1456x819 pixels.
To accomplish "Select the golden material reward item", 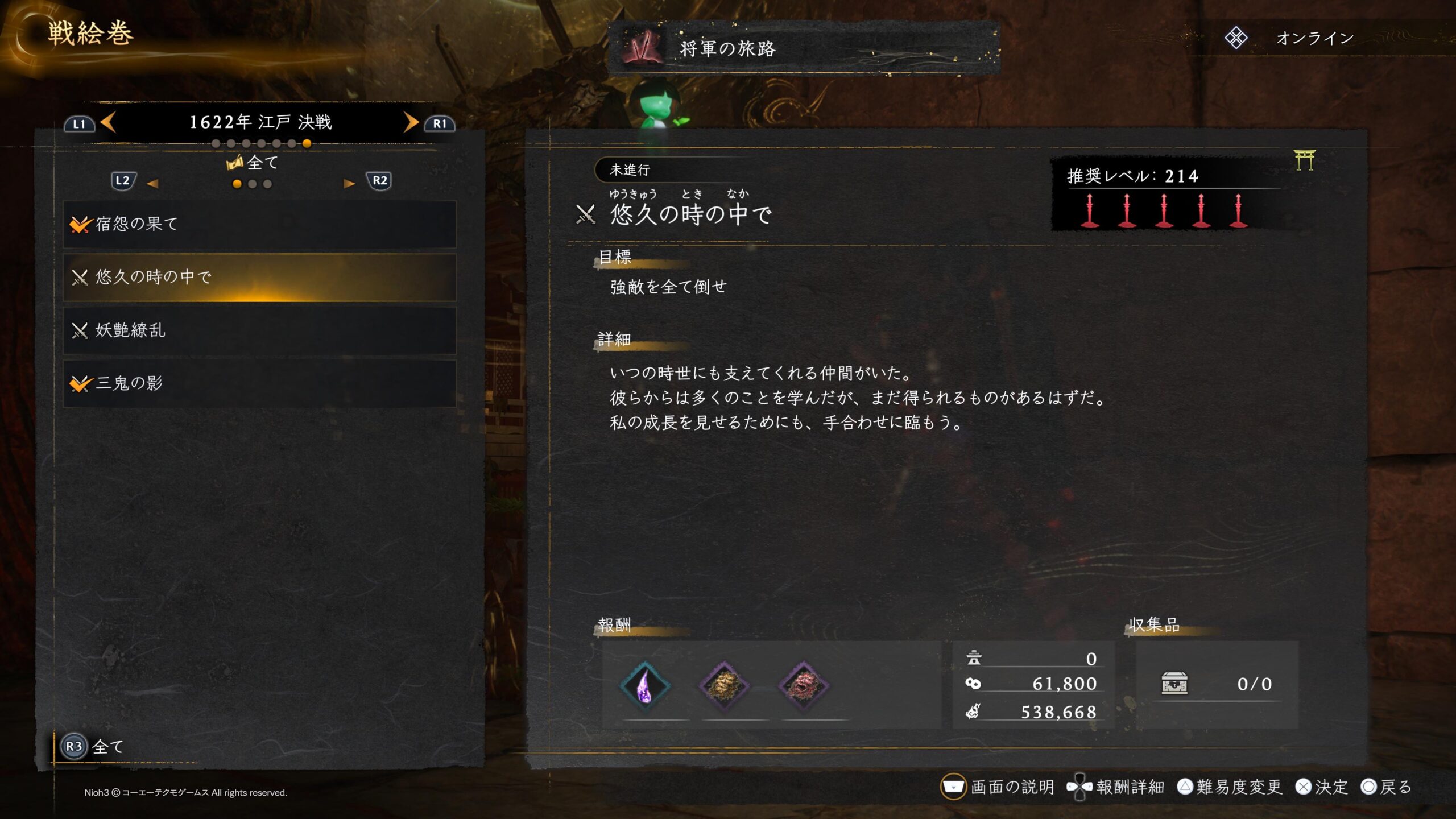I will 724,686.
